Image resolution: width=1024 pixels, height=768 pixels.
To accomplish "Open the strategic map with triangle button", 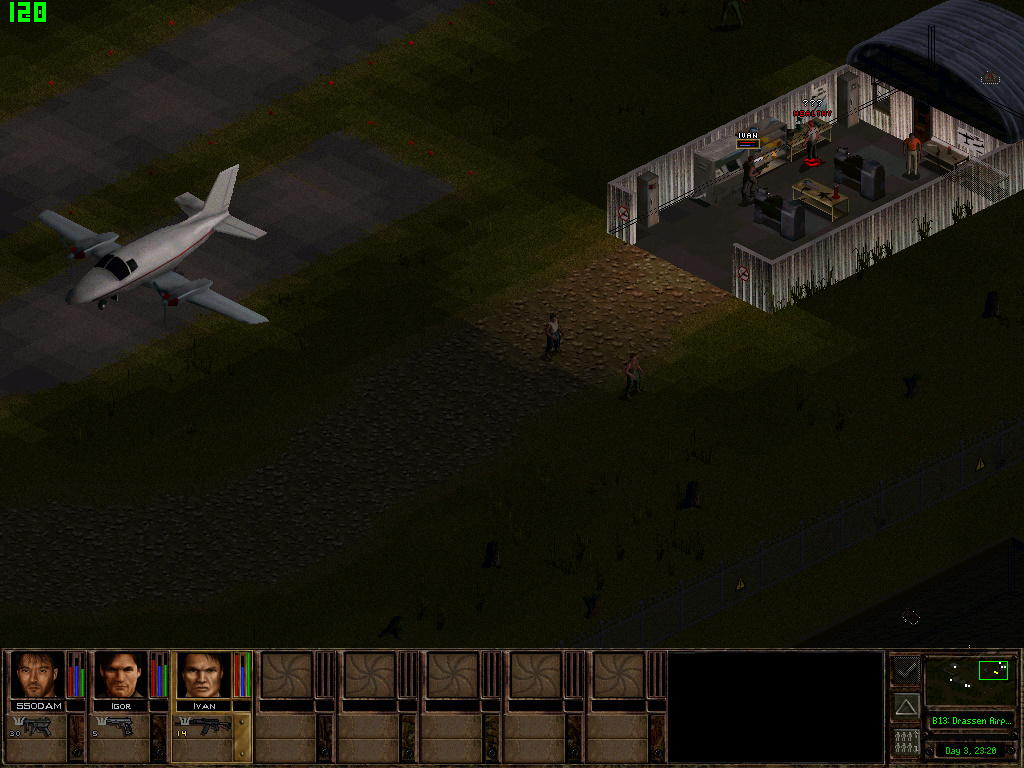I will 906,707.
